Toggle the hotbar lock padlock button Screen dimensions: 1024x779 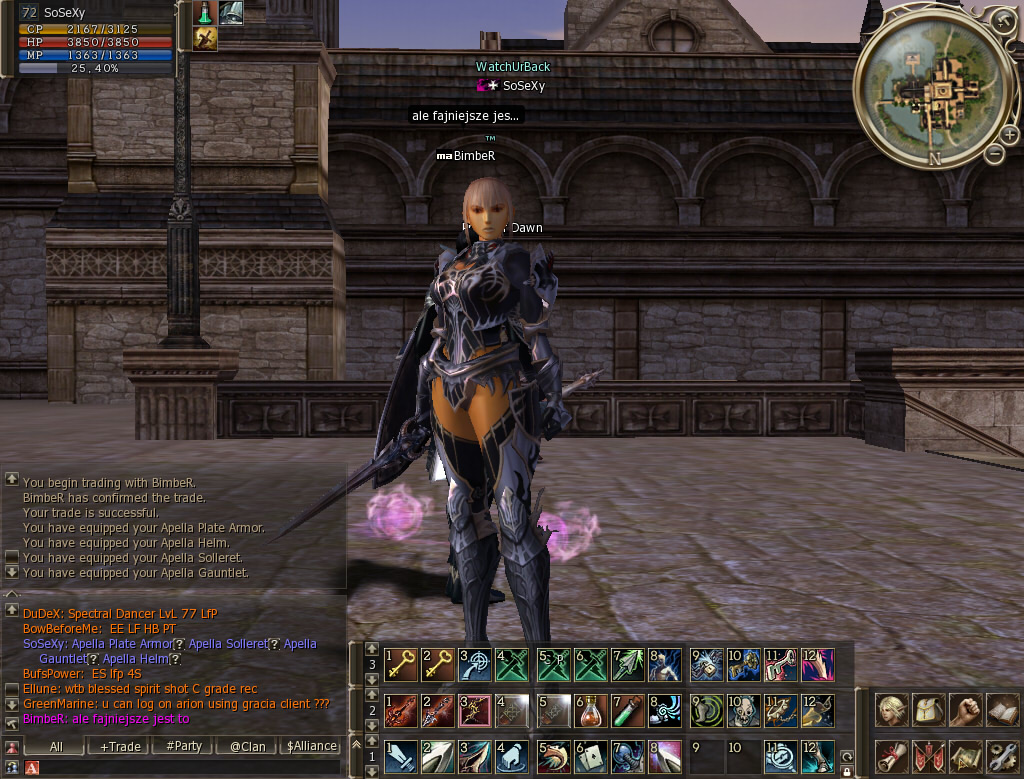coord(847,772)
